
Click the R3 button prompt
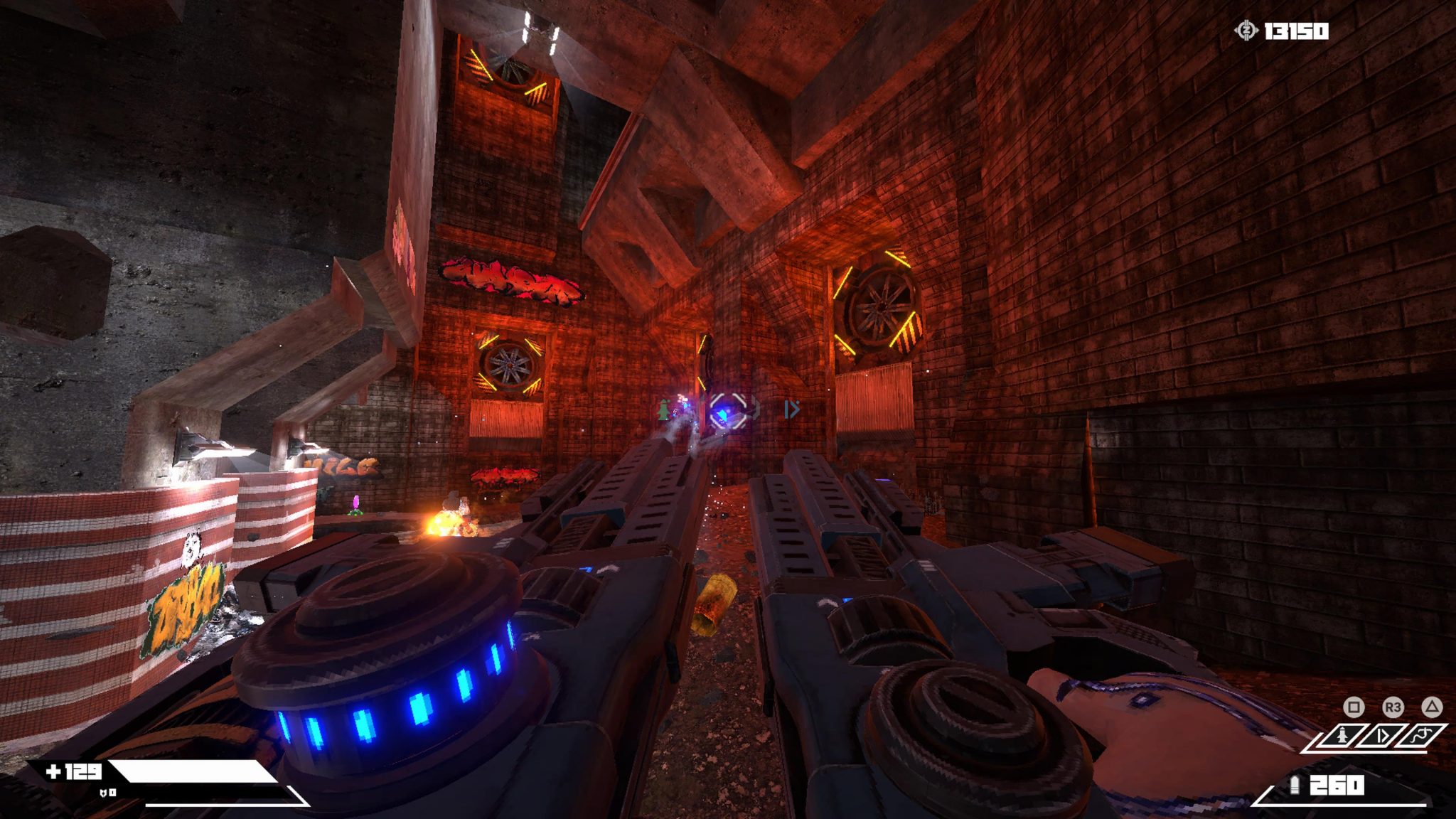click(1392, 707)
